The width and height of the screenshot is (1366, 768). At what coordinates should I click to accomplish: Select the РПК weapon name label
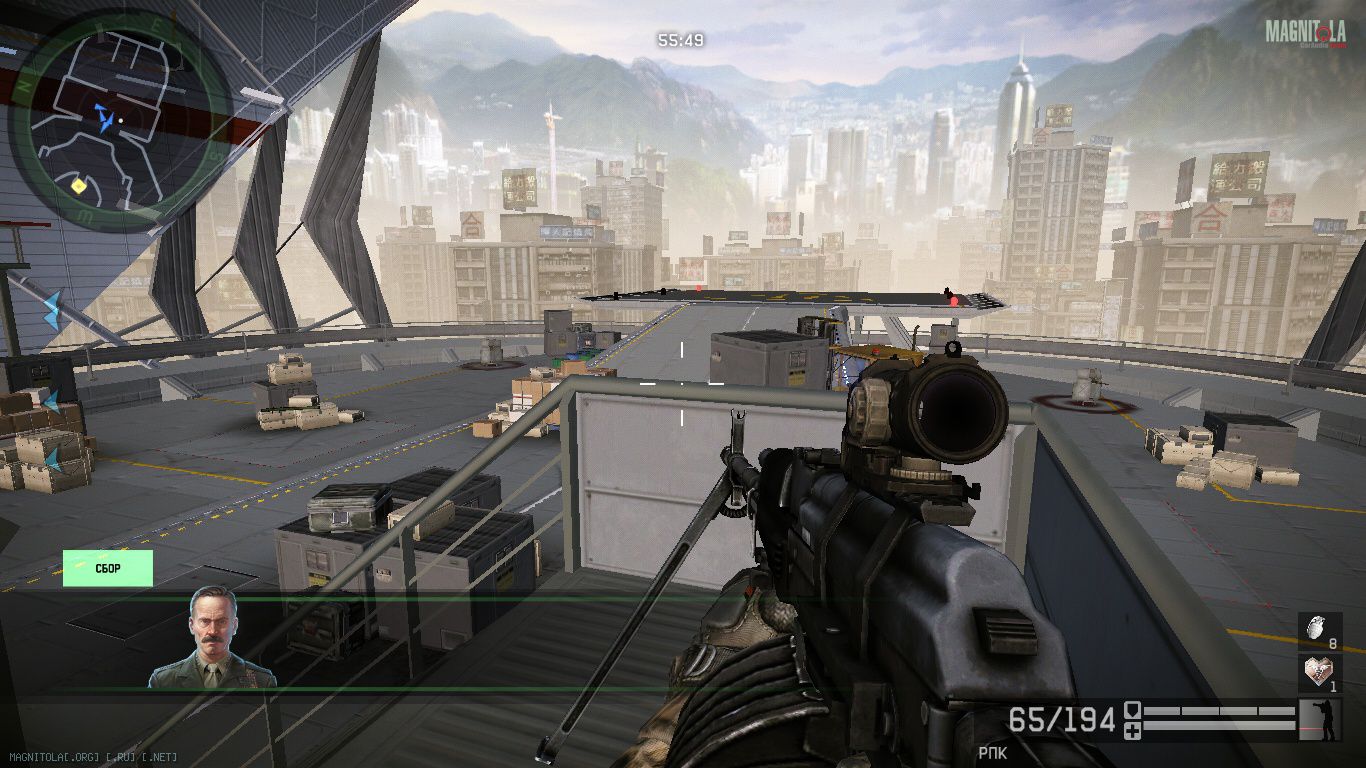point(993,752)
